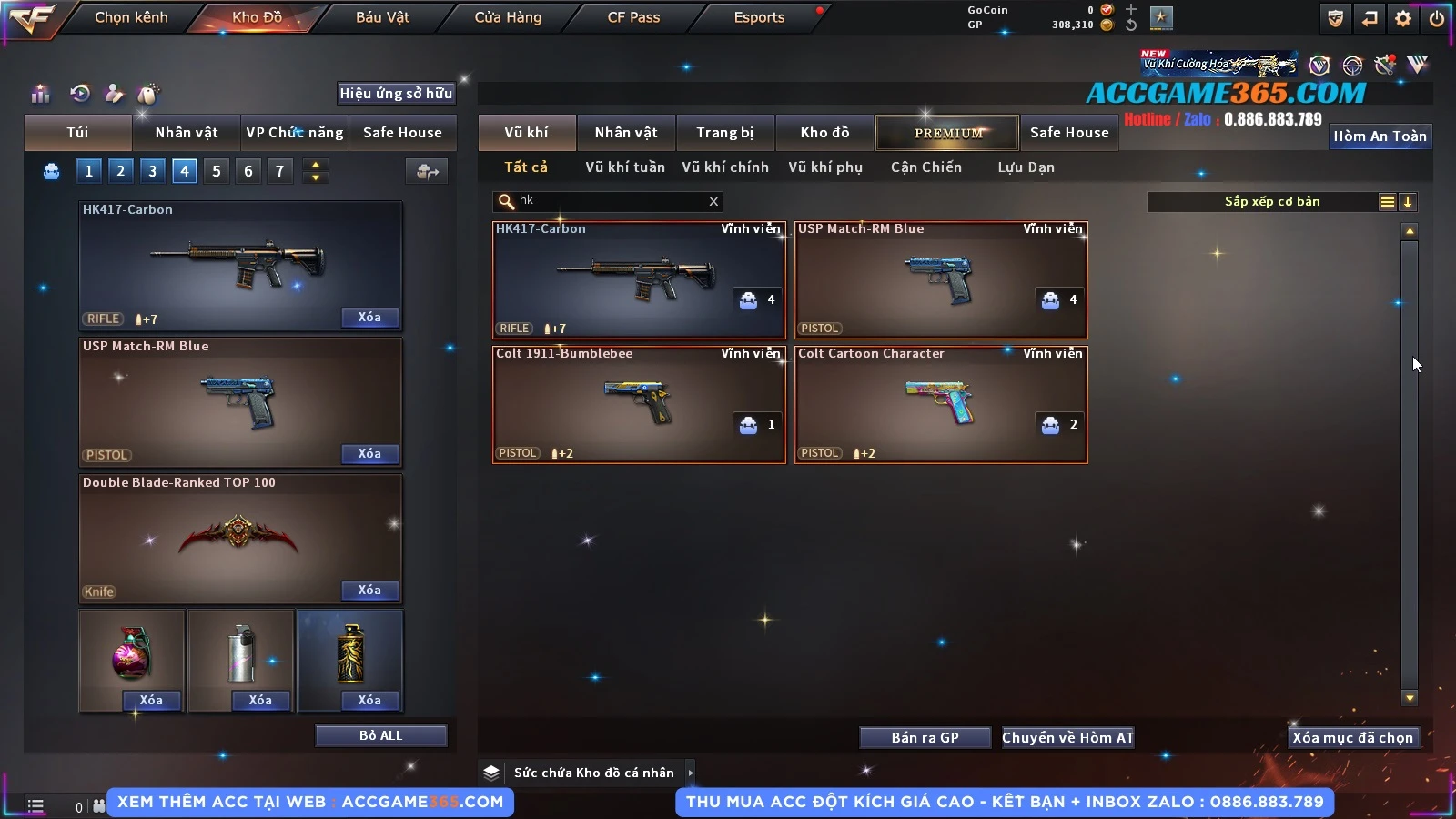The width and height of the screenshot is (1456, 819).
Task: Select the PREMIUM inventory tab
Action: [x=947, y=133]
